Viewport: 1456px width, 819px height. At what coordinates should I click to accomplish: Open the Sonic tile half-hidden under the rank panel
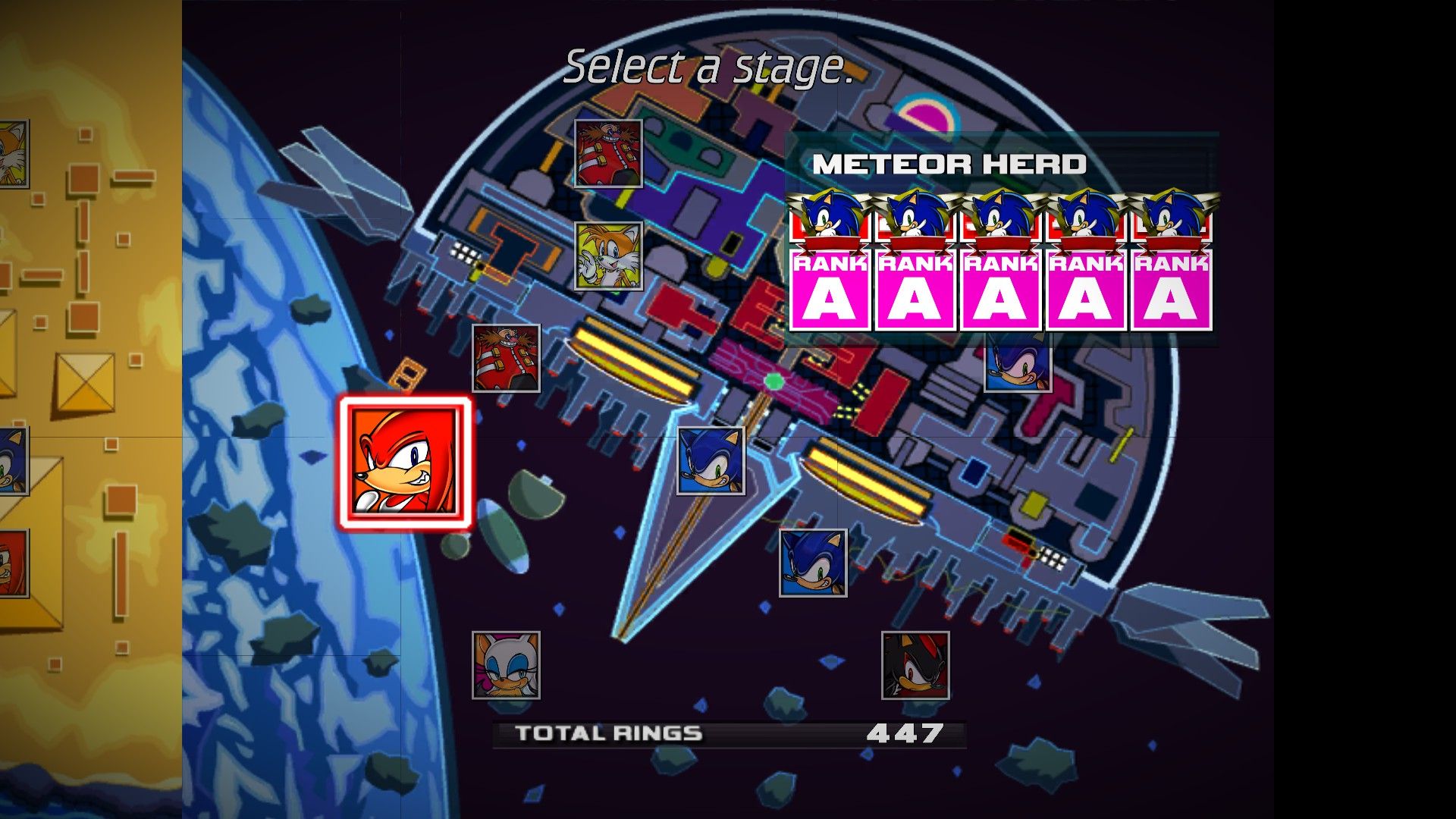[x=1018, y=369]
